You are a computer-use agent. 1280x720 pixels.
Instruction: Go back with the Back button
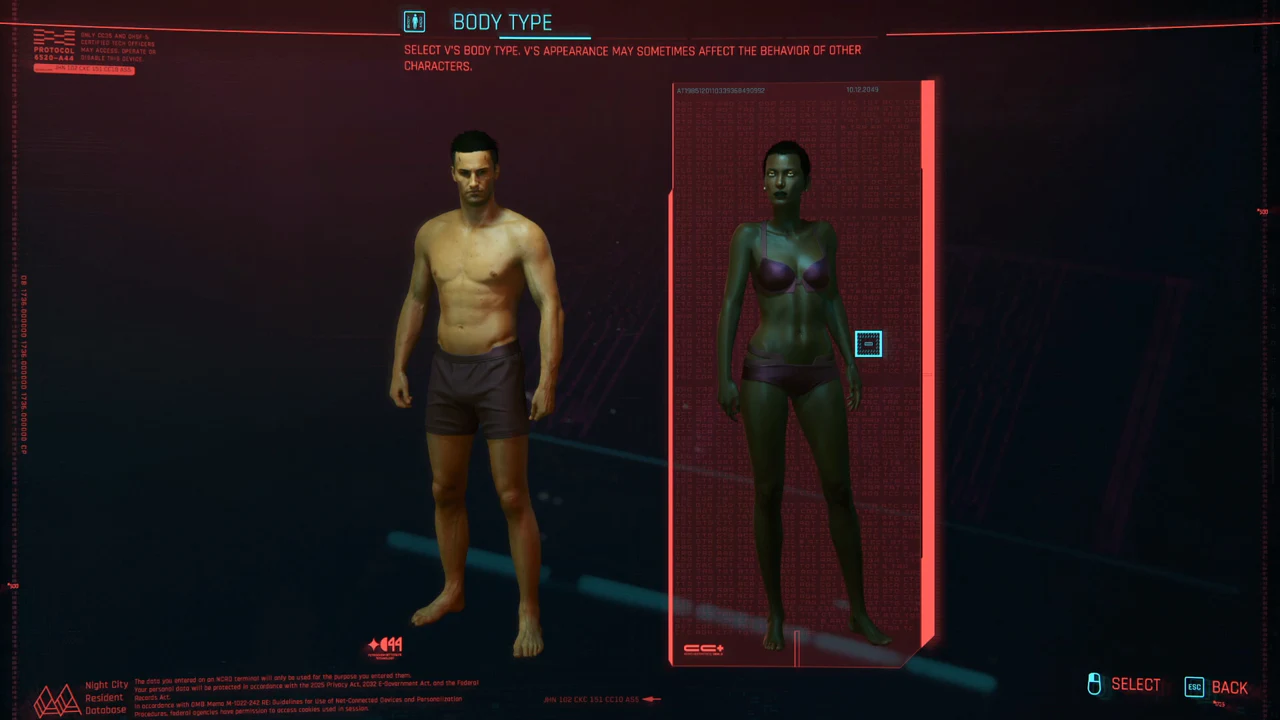(1216, 687)
